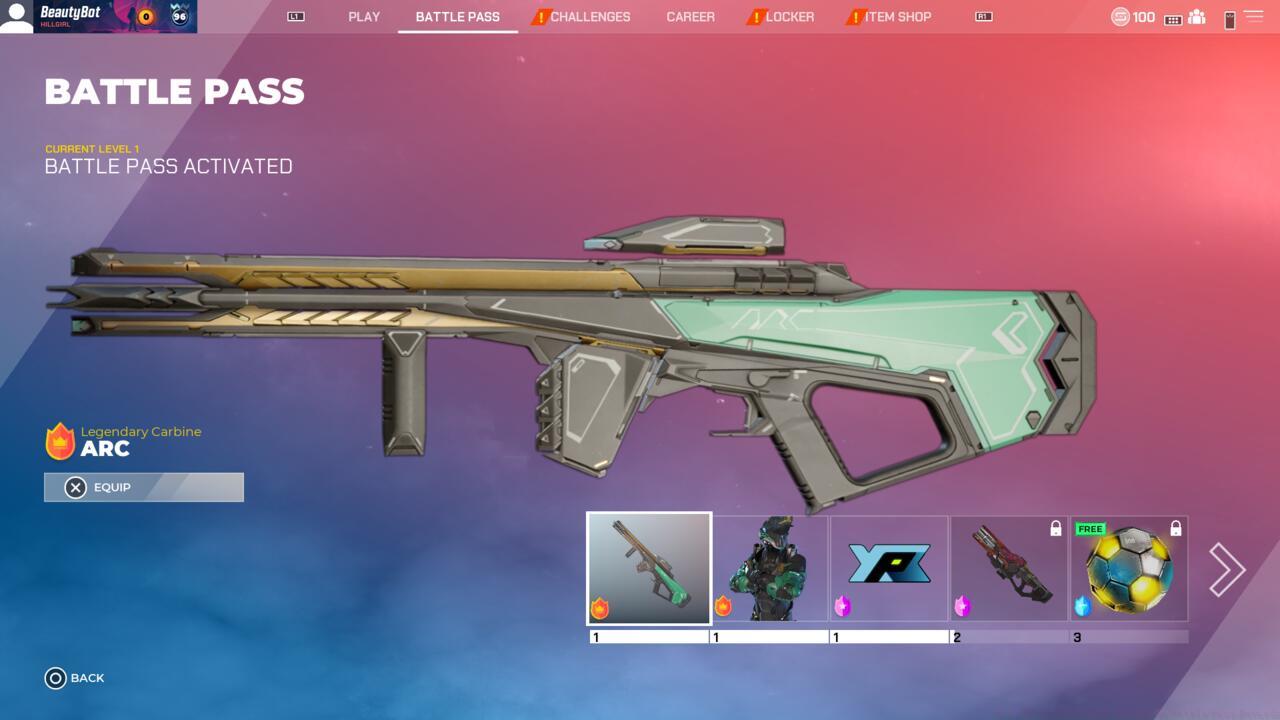Screen dimensions: 1280x720
Task: Switch to the Play tab
Action: [x=364, y=17]
